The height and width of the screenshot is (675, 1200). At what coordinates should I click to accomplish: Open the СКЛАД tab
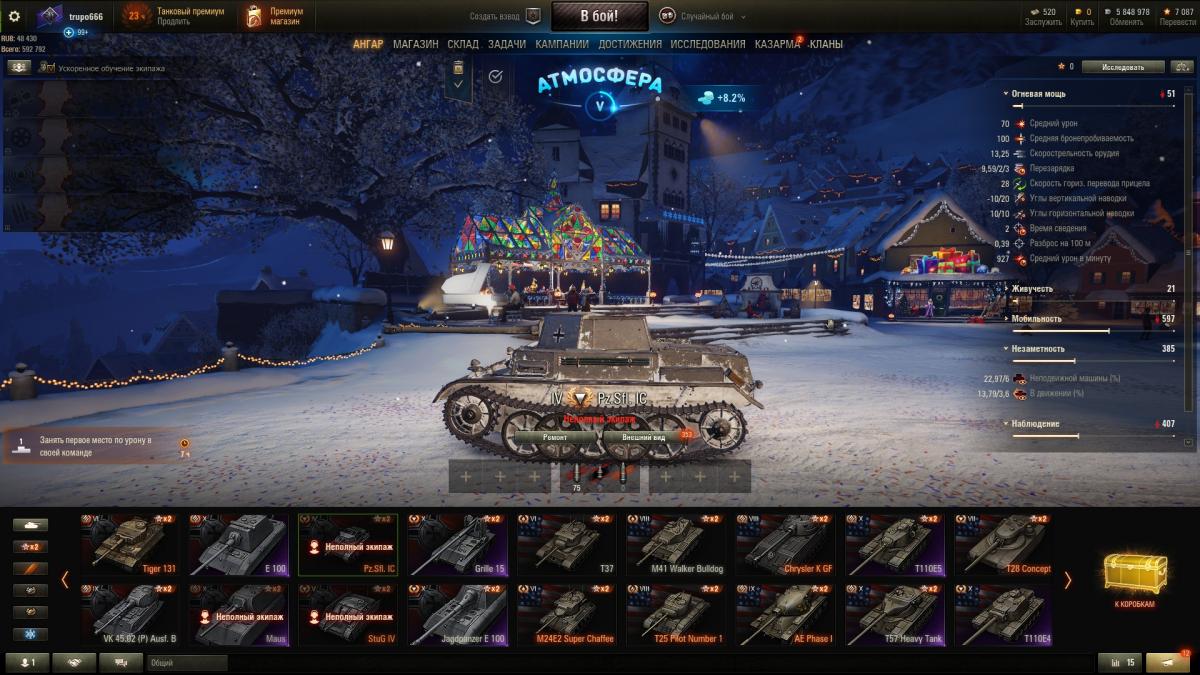click(x=463, y=44)
